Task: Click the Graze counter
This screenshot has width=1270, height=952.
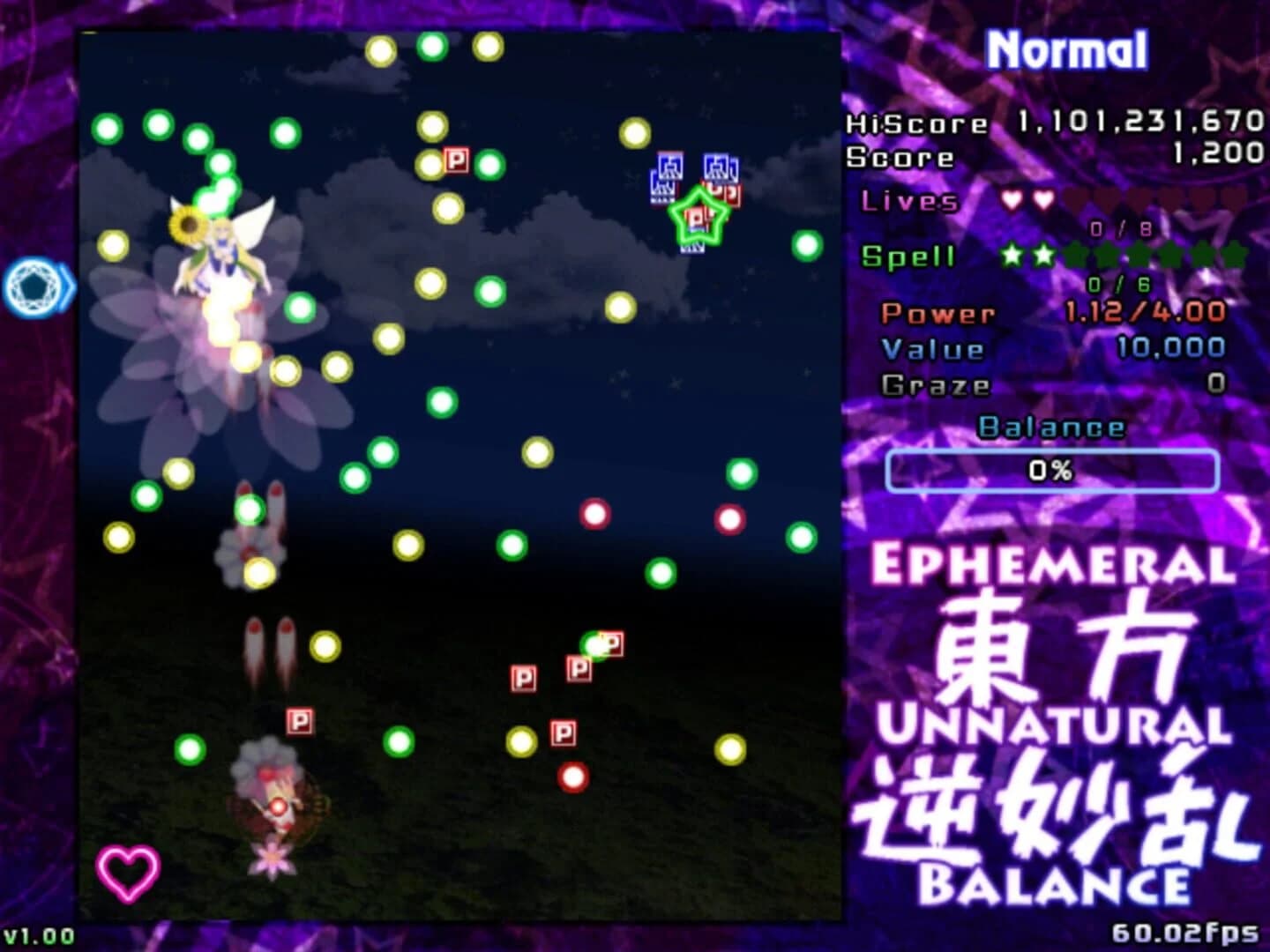Action: (935, 383)
